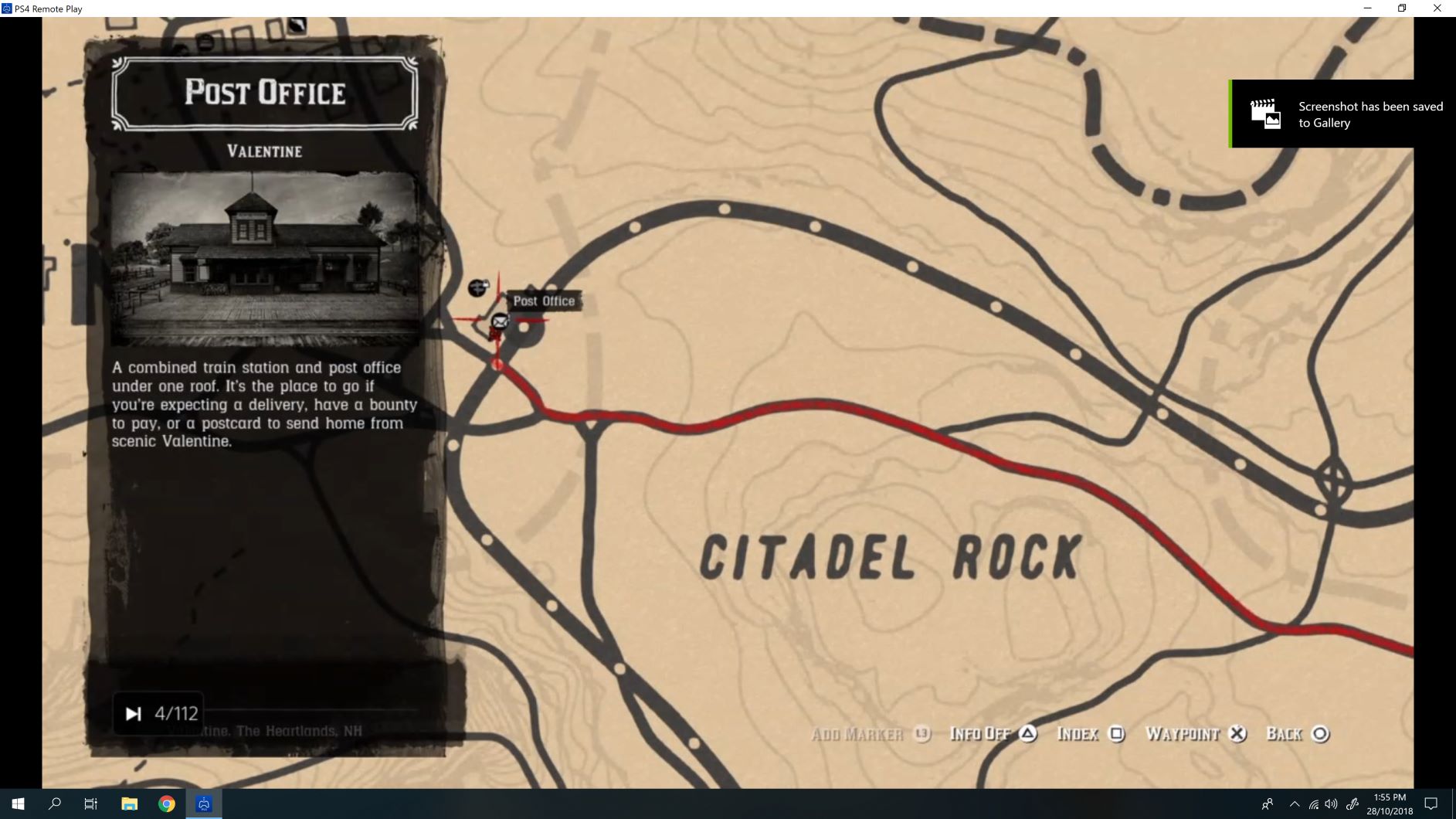Image resolution: width=1456 pixels, height=819 pixels.
Task: Open File Explorer from the taskbar
Action: tap(128, 804)
